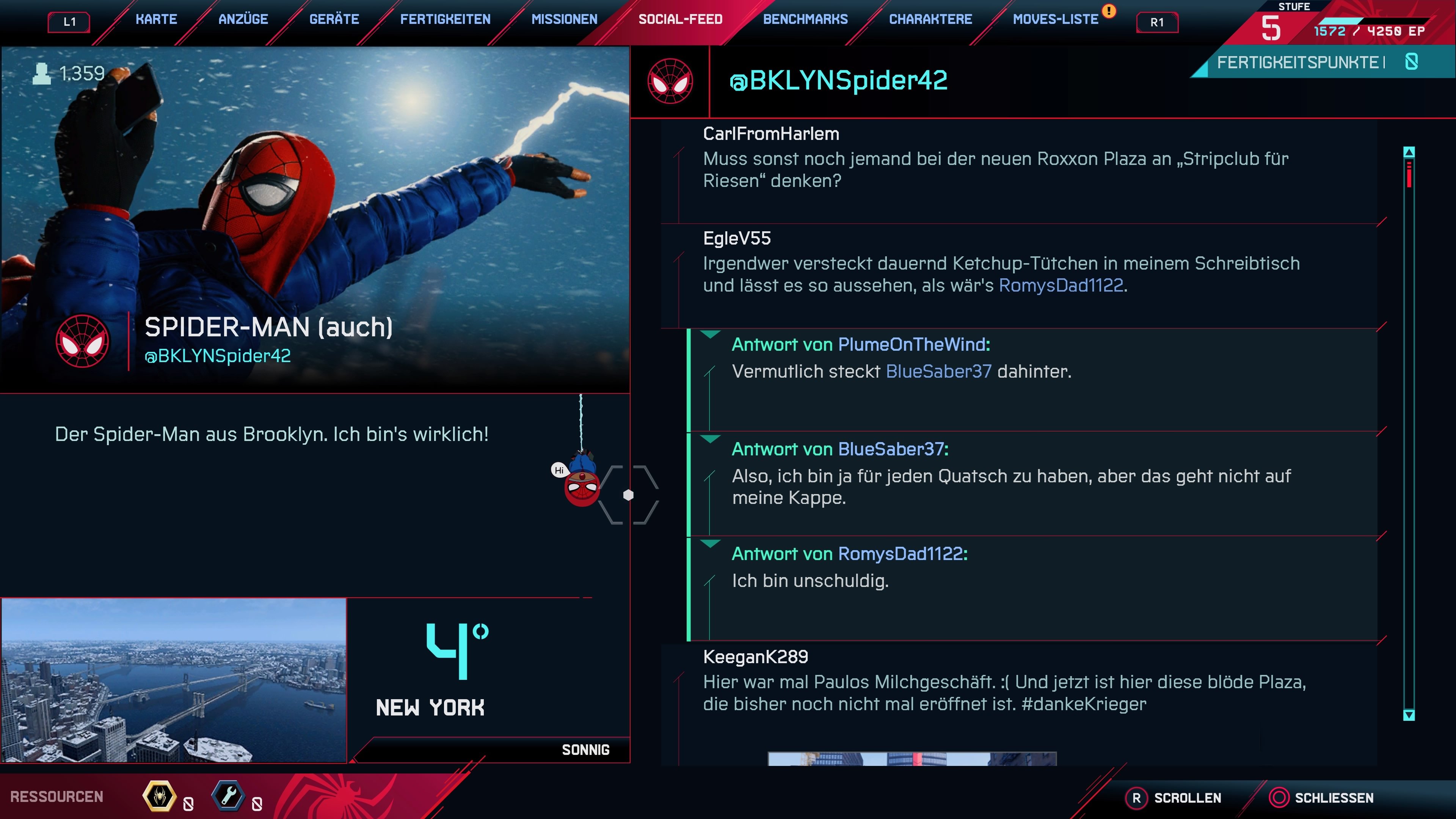Select the L1 shoulder button prompt
This screenshot has height=819, width=1456.
tap(69, 21)
